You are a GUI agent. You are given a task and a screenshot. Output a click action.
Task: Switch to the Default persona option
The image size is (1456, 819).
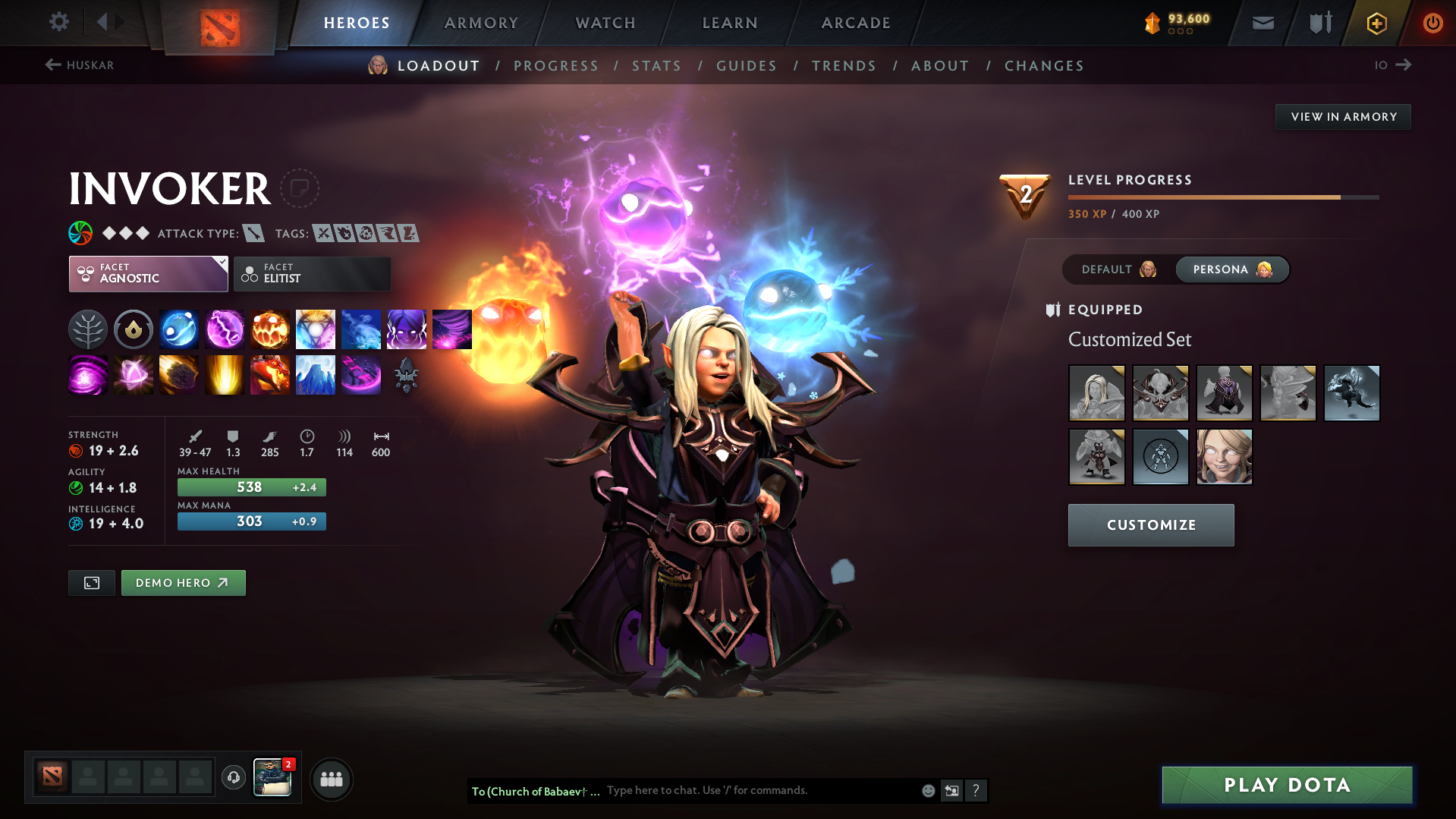point(1116,269)
